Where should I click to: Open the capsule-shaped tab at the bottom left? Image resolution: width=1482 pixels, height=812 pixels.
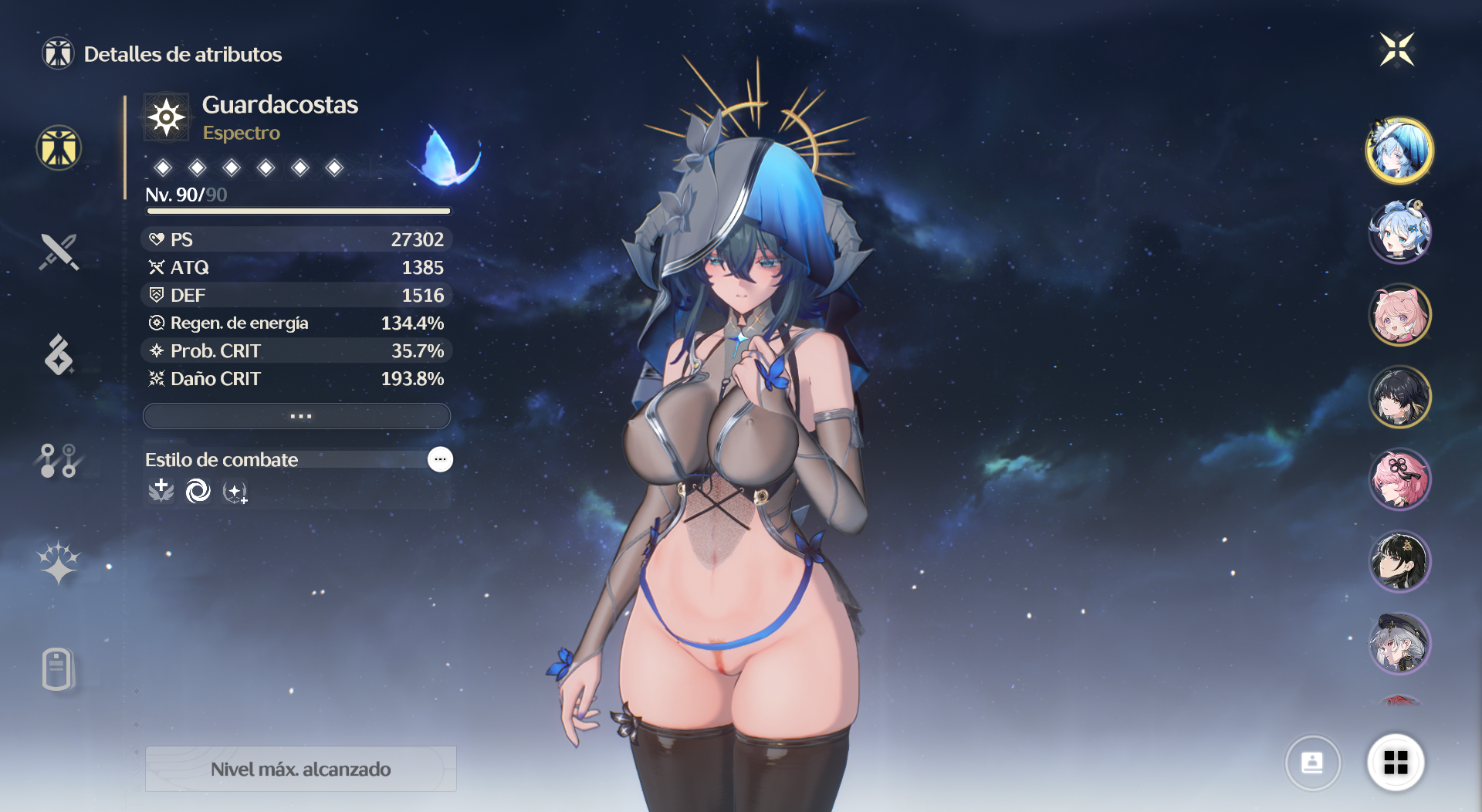coord(59,668)
